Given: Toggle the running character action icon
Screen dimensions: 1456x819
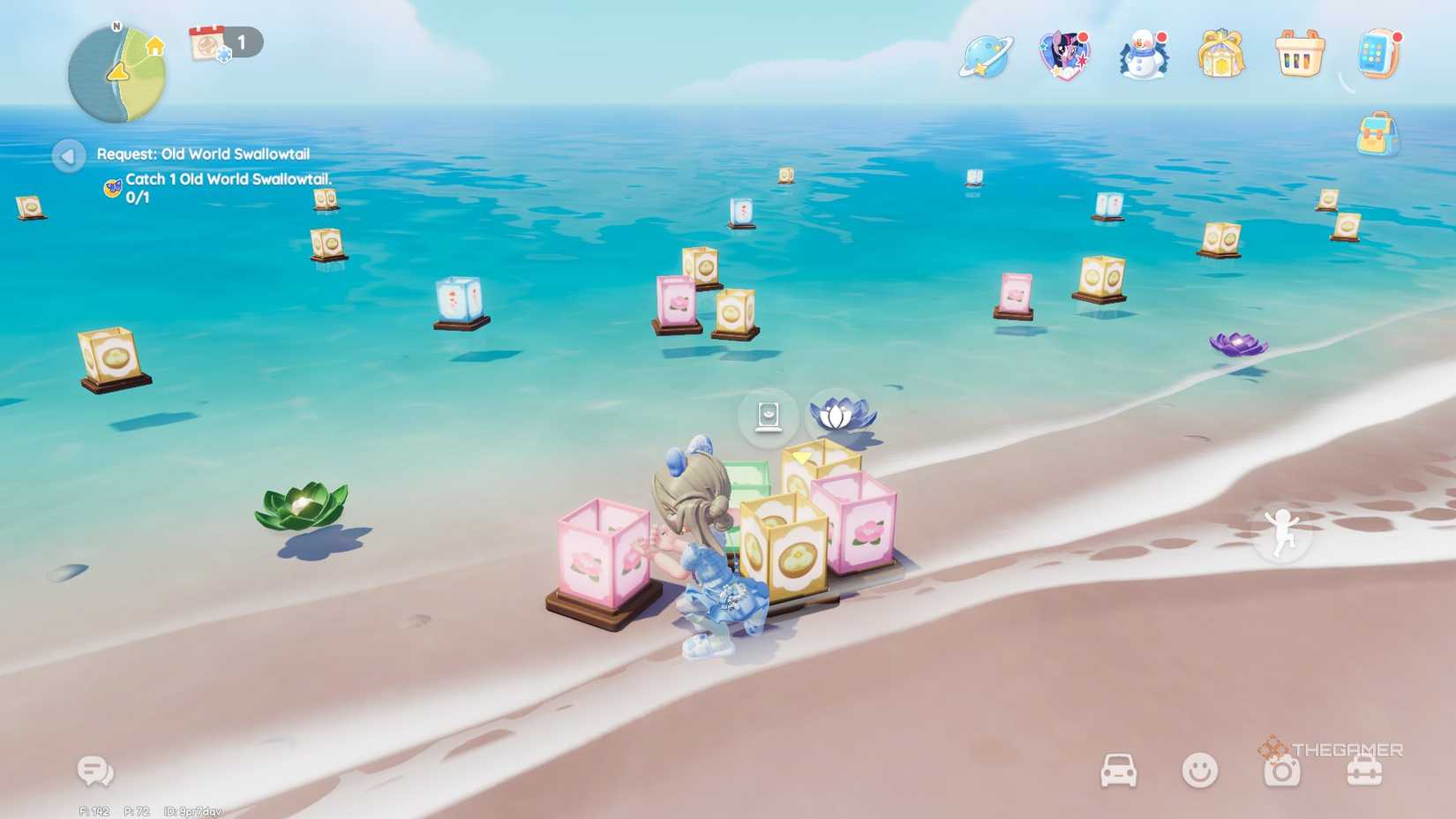Looking at the screenshot, I should point(1282,533).
